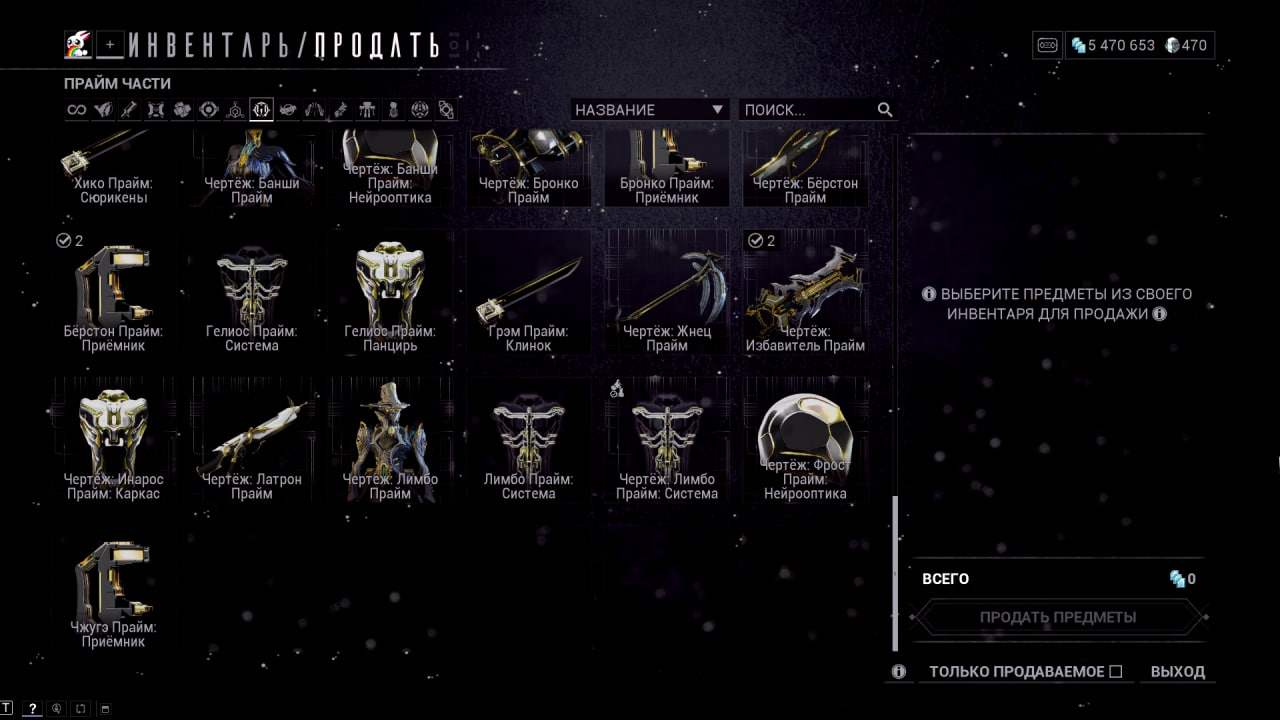Toggle the Только продаваемое checkbox

[x=1116, y=672]
